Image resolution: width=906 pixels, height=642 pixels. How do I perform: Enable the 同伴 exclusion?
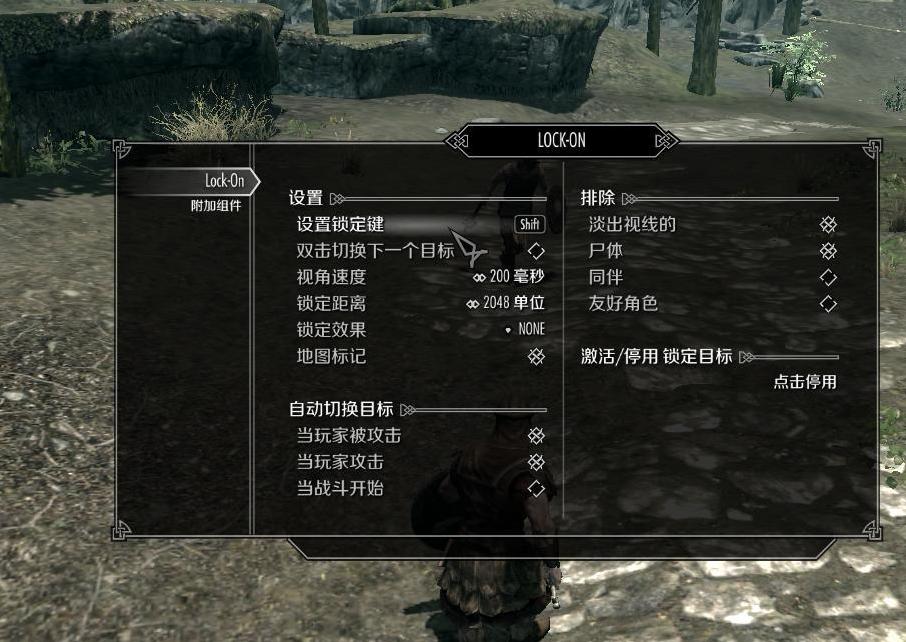tap(828, 277)
